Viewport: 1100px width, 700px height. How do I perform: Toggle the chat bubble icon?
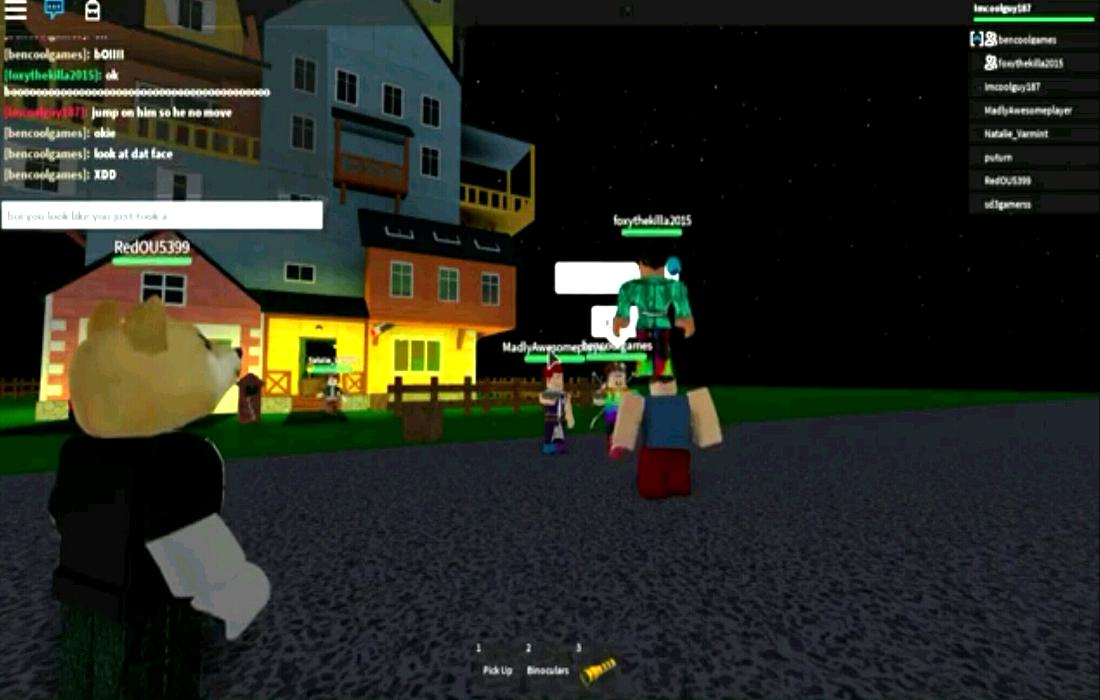(54, 10)
